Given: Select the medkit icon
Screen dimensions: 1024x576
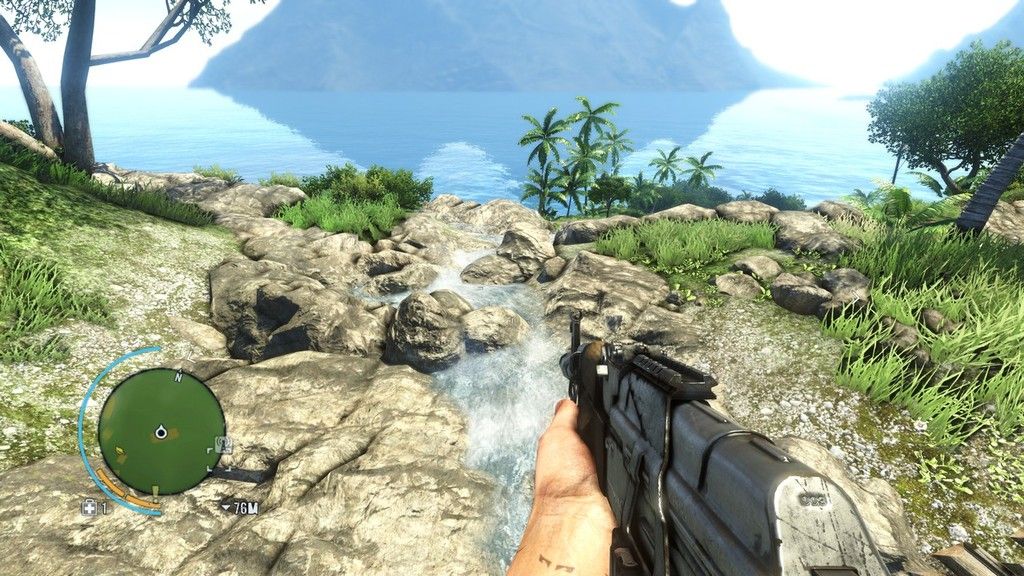Looking at the screenshot, I should [x=89, y=507].
